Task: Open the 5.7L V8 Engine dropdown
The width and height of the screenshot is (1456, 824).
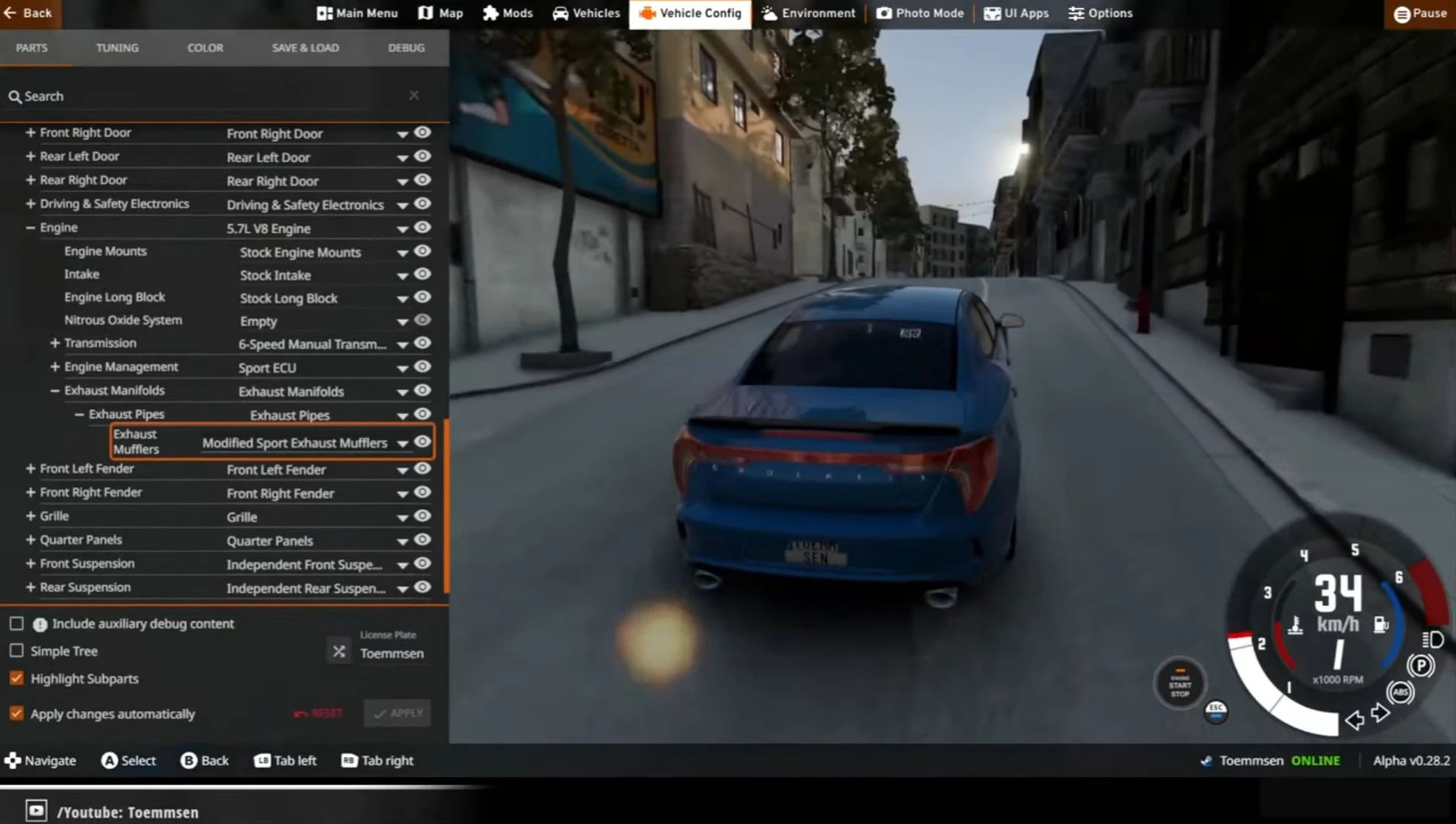Action: point(402,227)
